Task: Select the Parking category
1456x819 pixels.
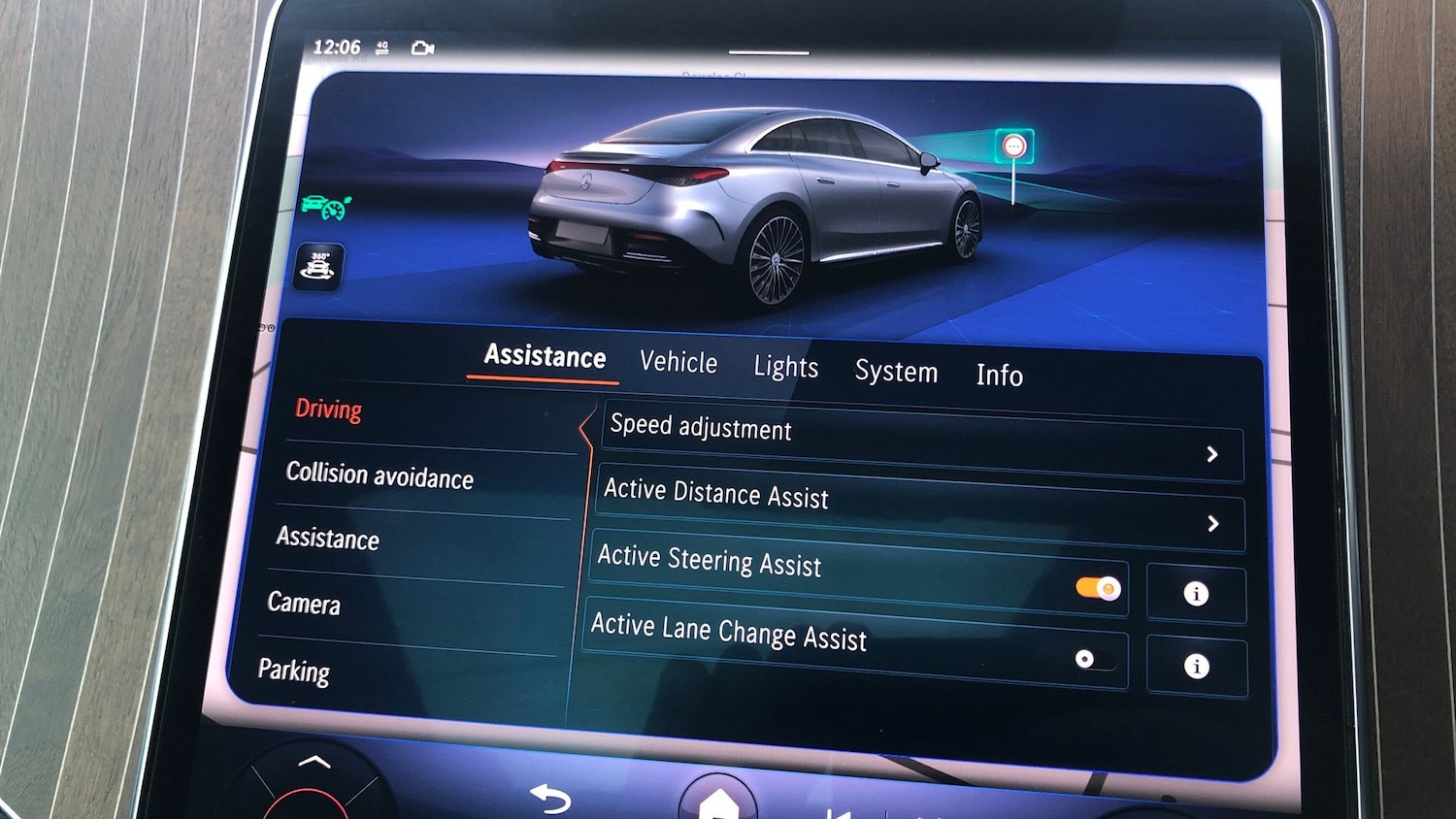Action: (294, 671)
